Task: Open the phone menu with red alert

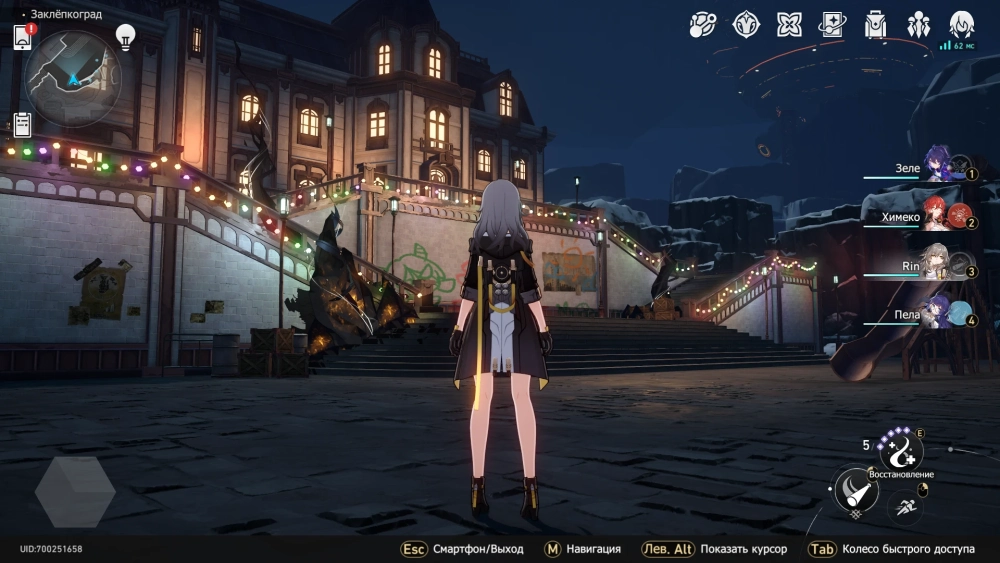Action: [x=23, y=37]
